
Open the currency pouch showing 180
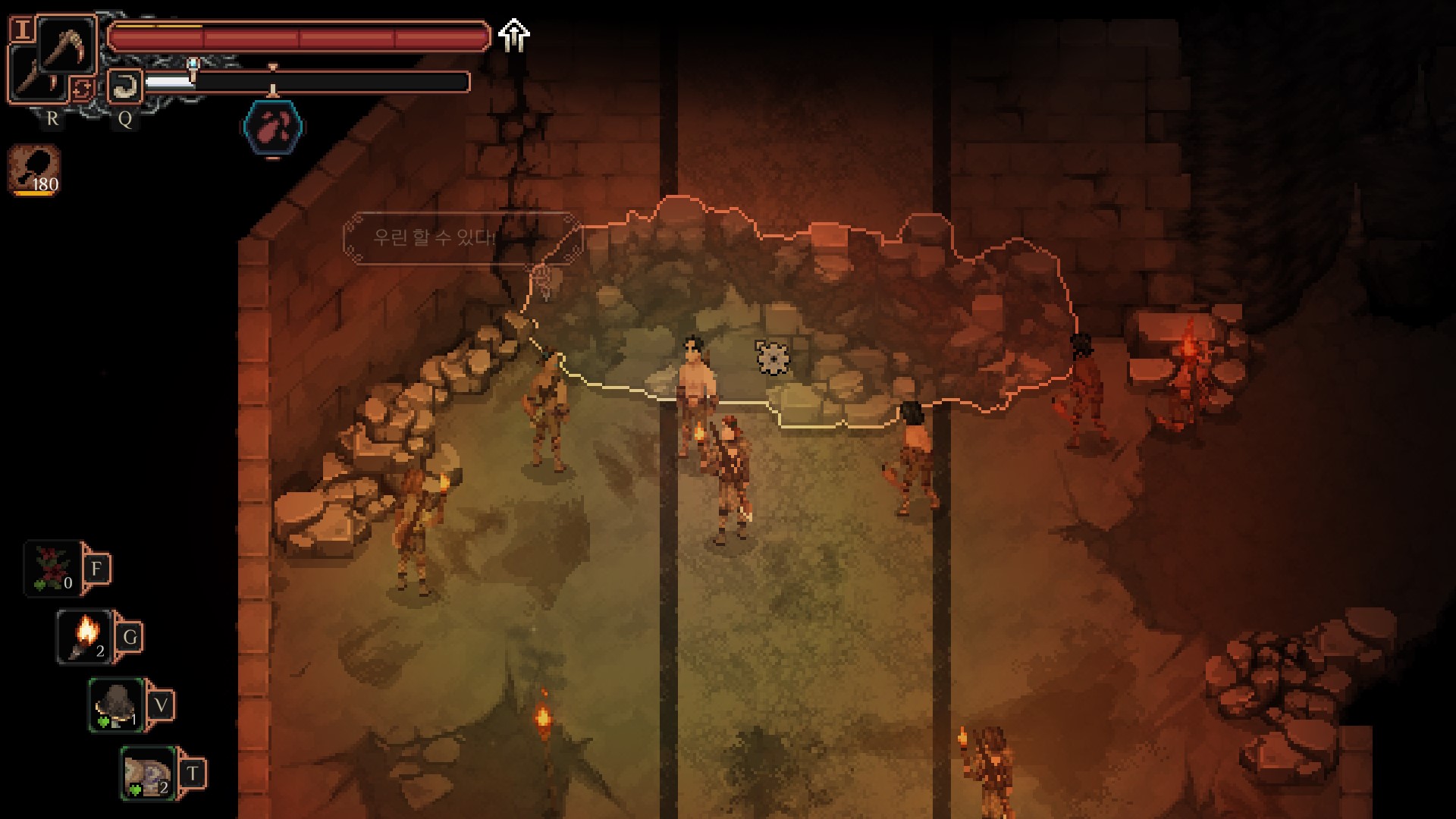click(x=35, y=170)
